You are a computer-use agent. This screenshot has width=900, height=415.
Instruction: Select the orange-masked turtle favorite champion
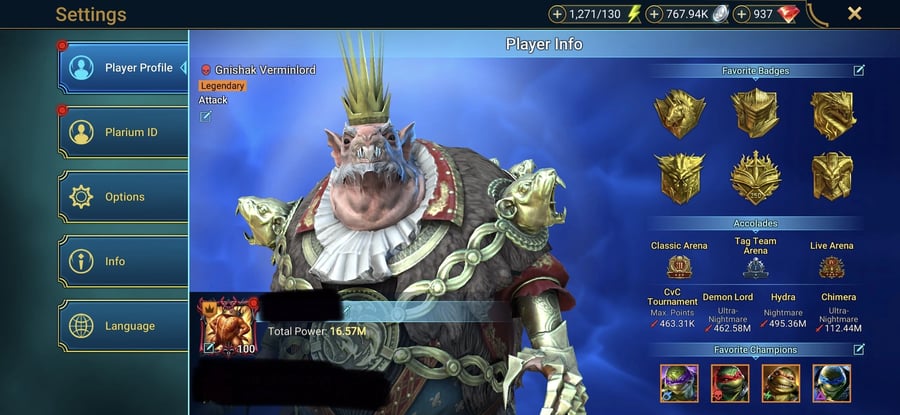coord(780,382)
